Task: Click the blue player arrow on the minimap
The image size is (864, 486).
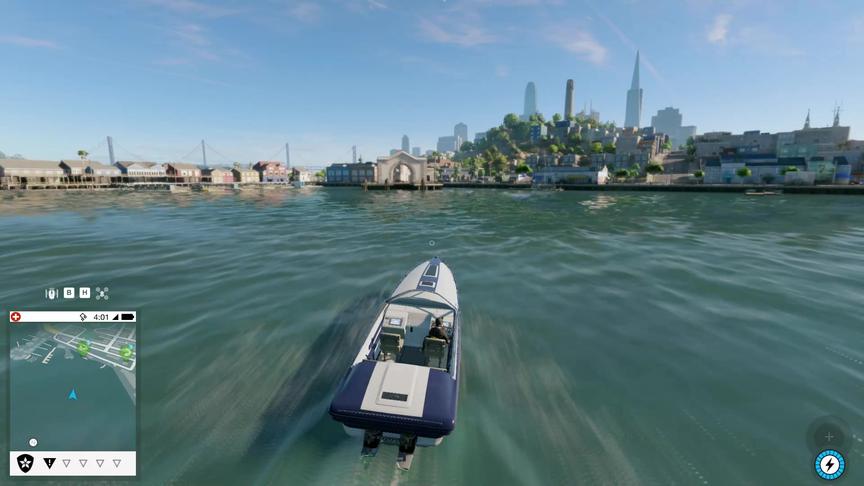Action: click(72, 395)
